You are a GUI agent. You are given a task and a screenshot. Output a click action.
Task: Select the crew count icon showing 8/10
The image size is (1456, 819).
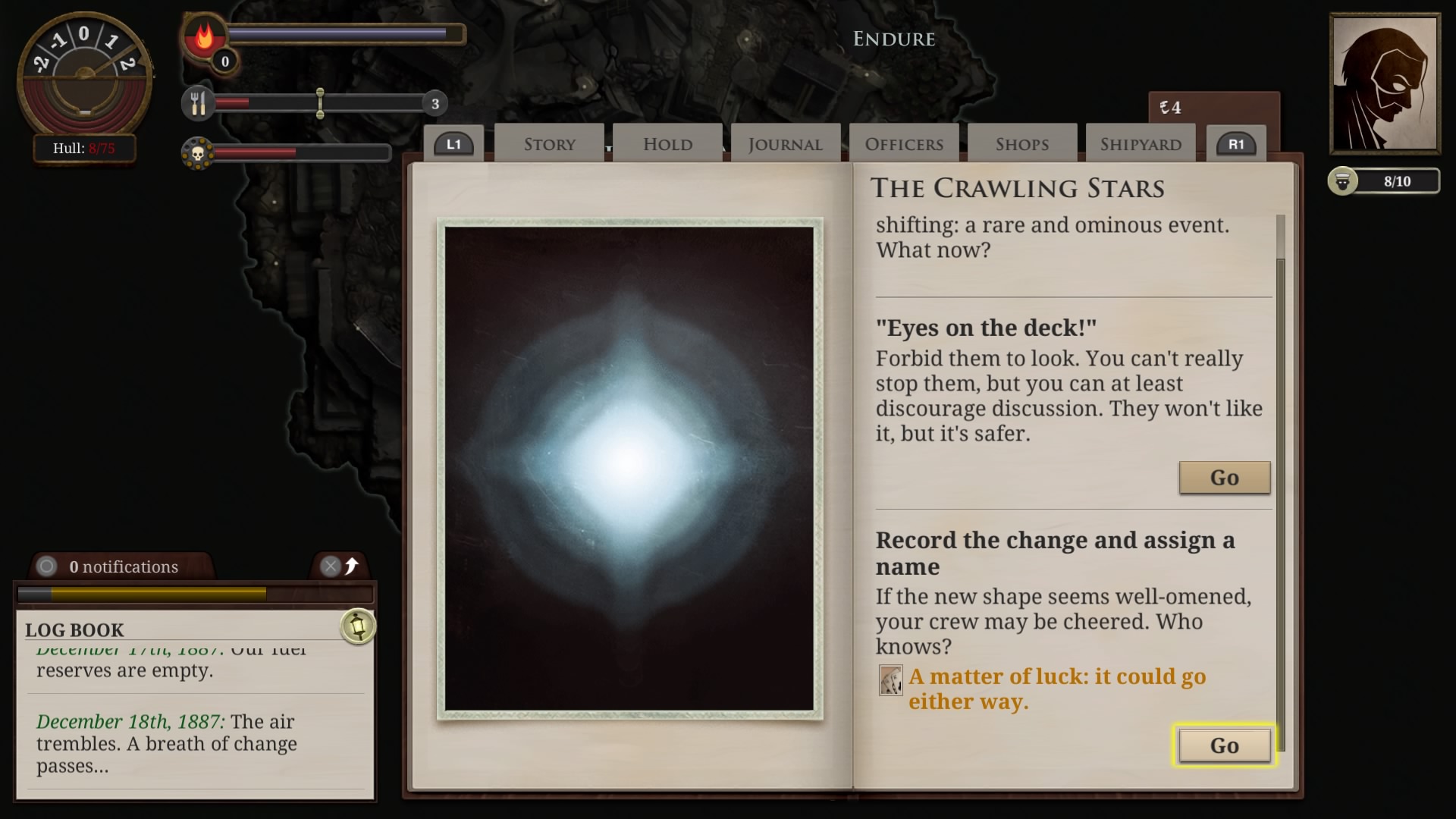[x=1344, y=181]
